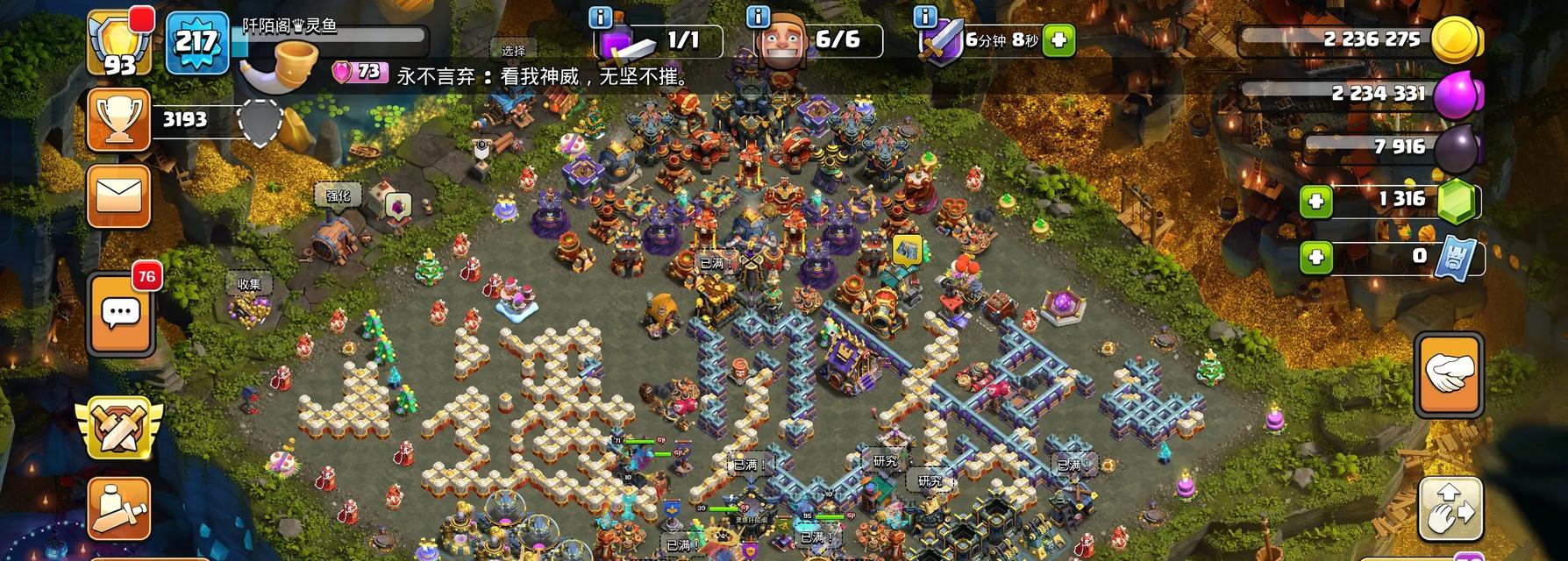Open the chat bubble with 76 unread
Viewport: 1568px width, 561px height.
[x=121, y=312]
